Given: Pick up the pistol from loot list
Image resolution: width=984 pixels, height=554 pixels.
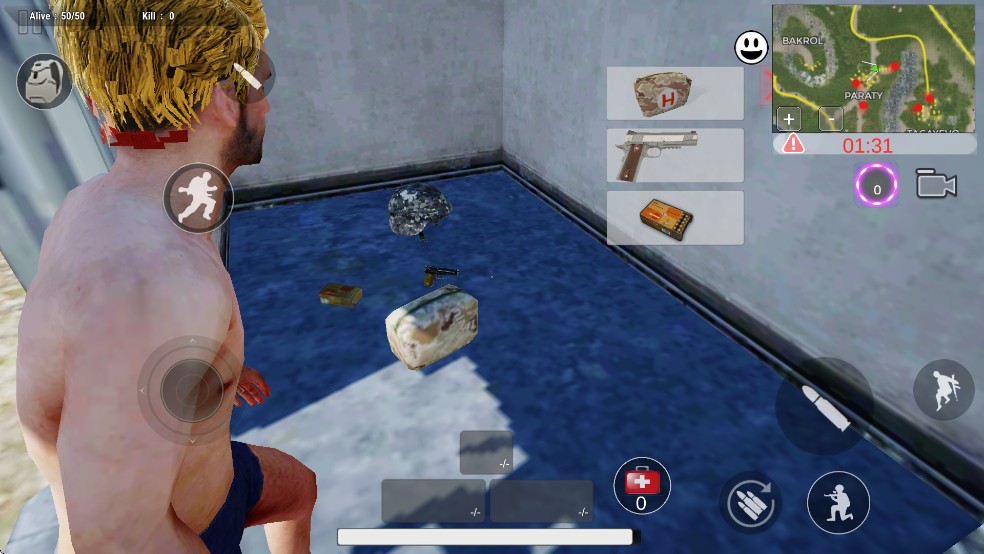Looking at the screenshot, I should (x=675, y=155).
